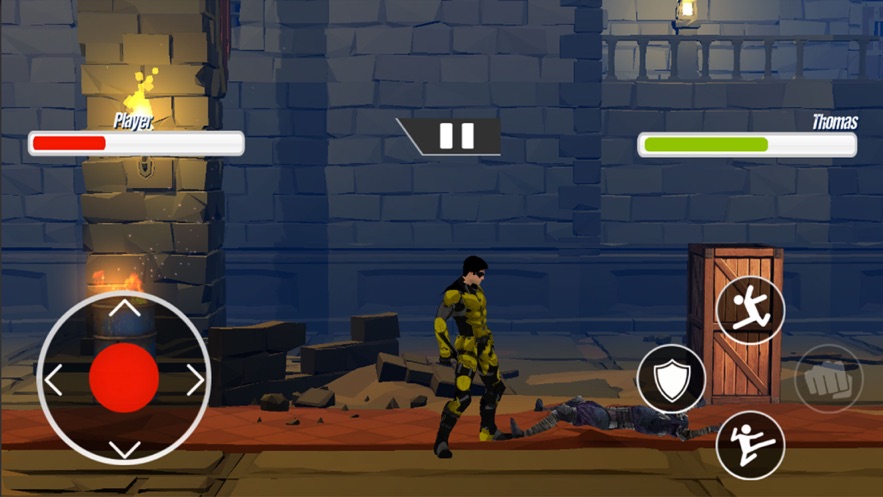Throw a punch with the fist button
Screen dimensions: 883x497
click(828, 378)
